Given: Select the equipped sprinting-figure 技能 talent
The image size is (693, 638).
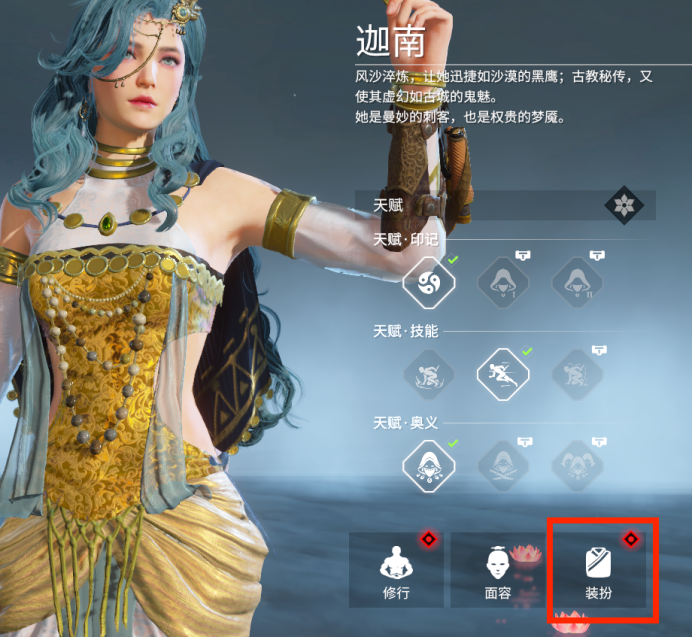Looking at the screenshot, I should click(503, 375).
